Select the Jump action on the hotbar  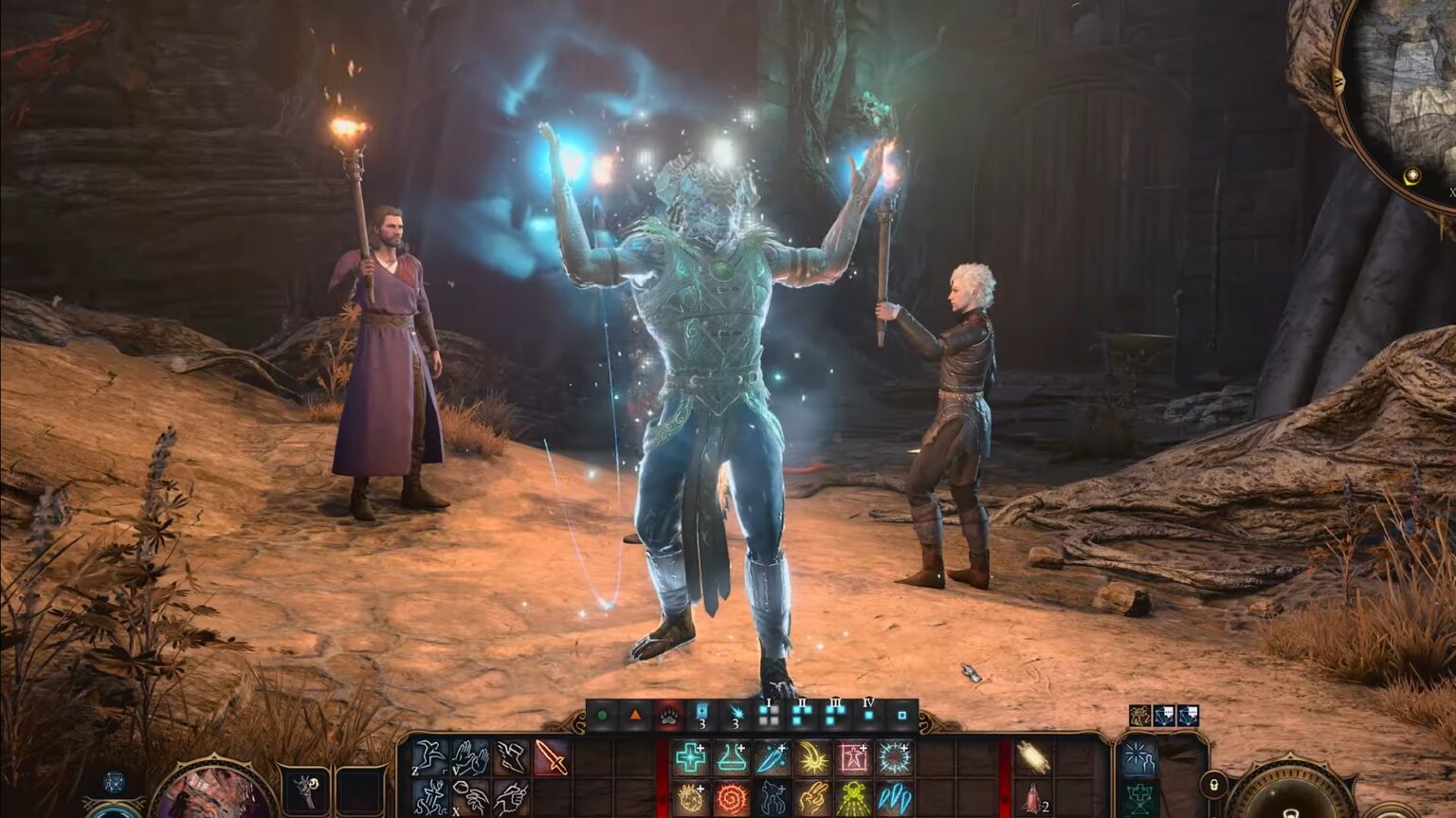click(x=427, y=758)
